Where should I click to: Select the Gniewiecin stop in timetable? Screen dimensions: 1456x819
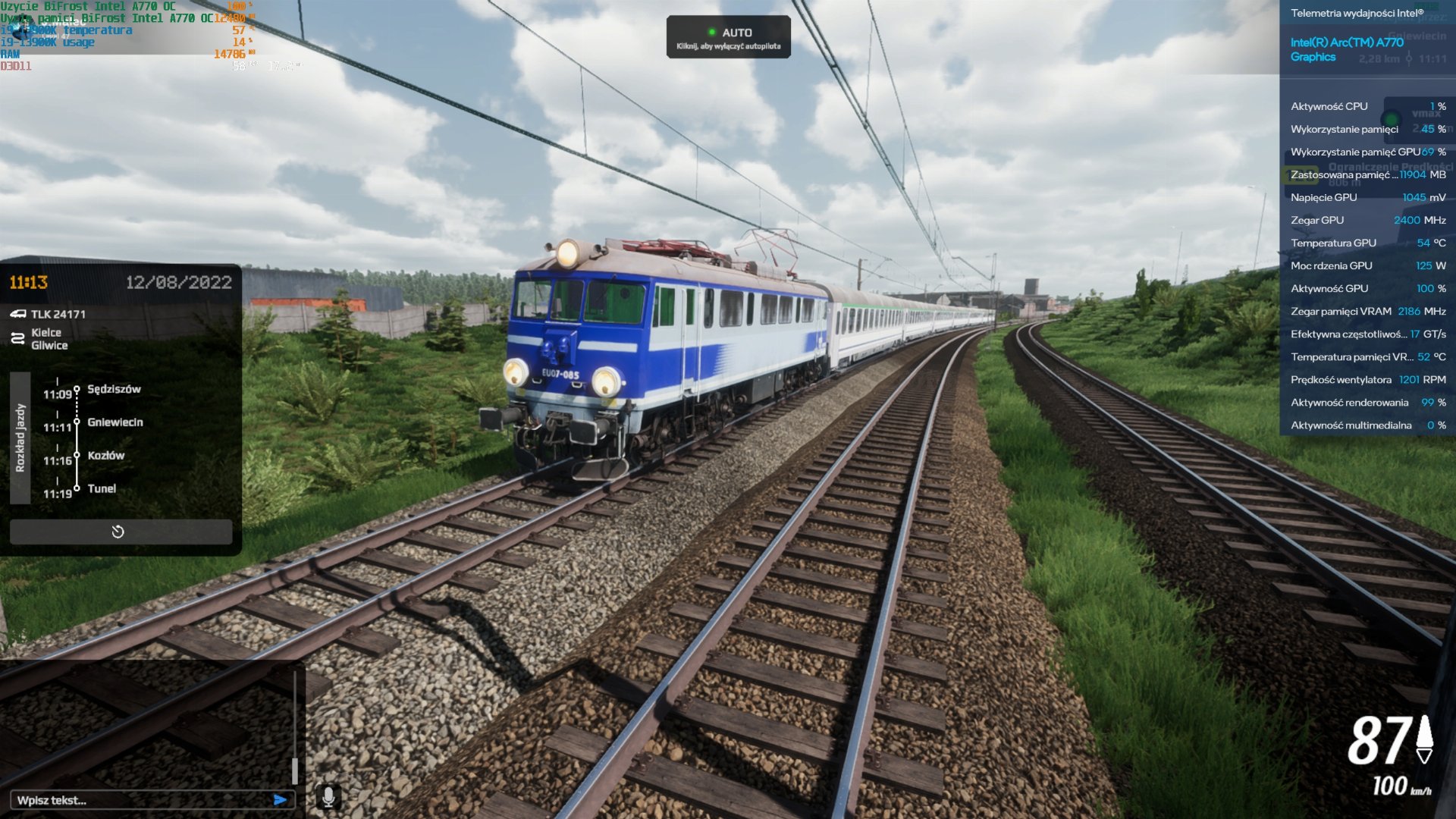[x=115, y=422]
